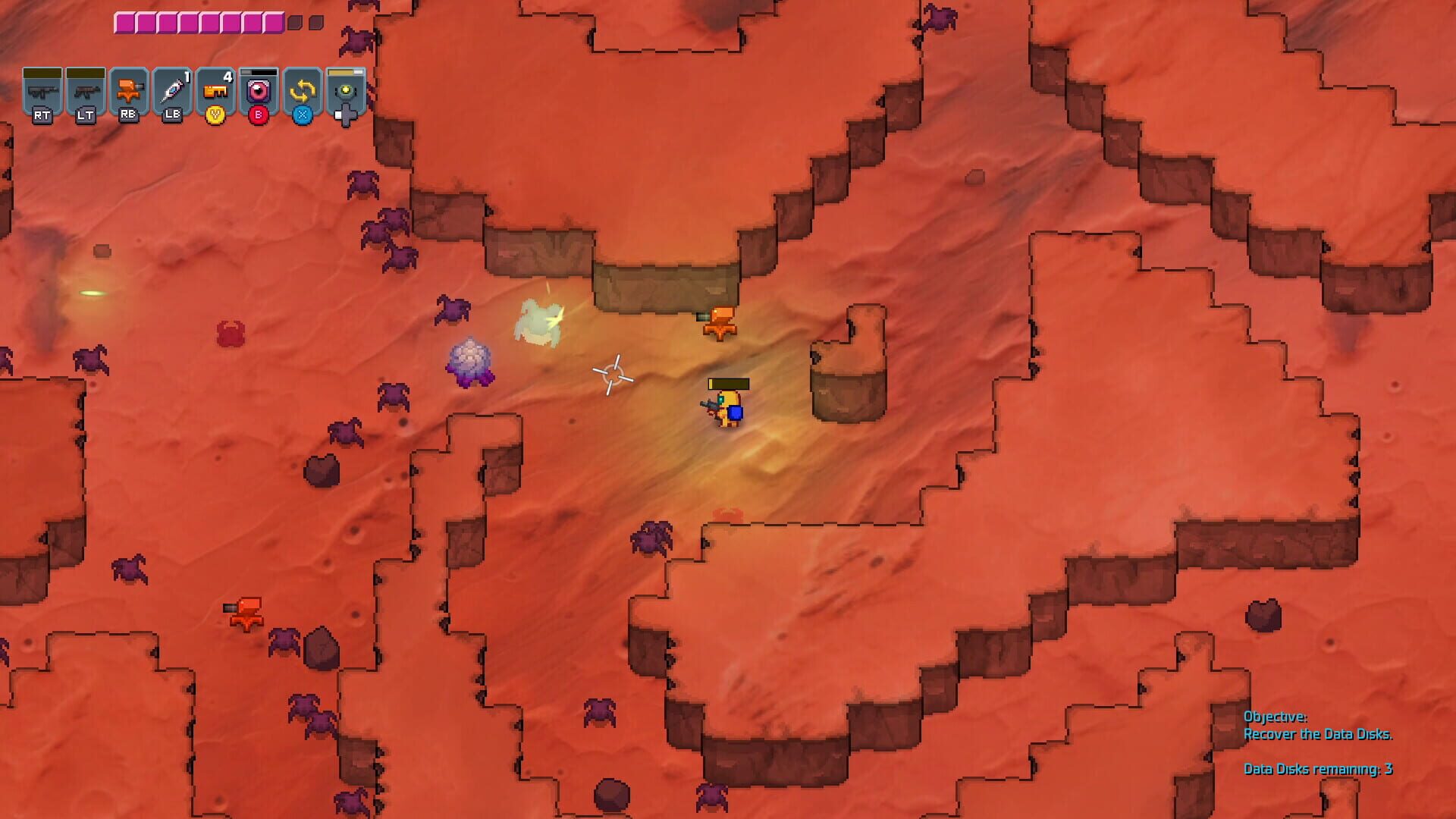
Task: Select the RT rifle weapon slot
Action: 42,89
